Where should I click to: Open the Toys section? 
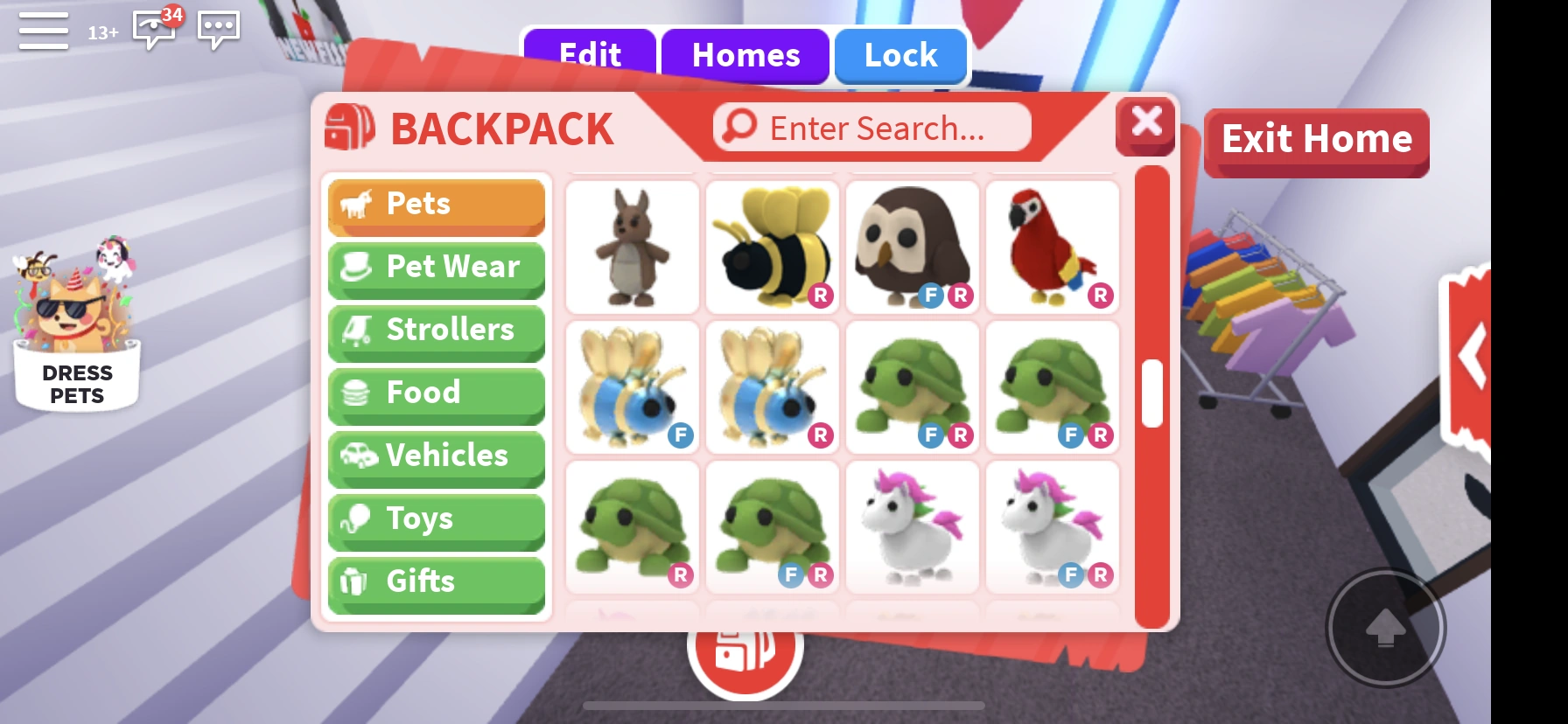point(436,519)
